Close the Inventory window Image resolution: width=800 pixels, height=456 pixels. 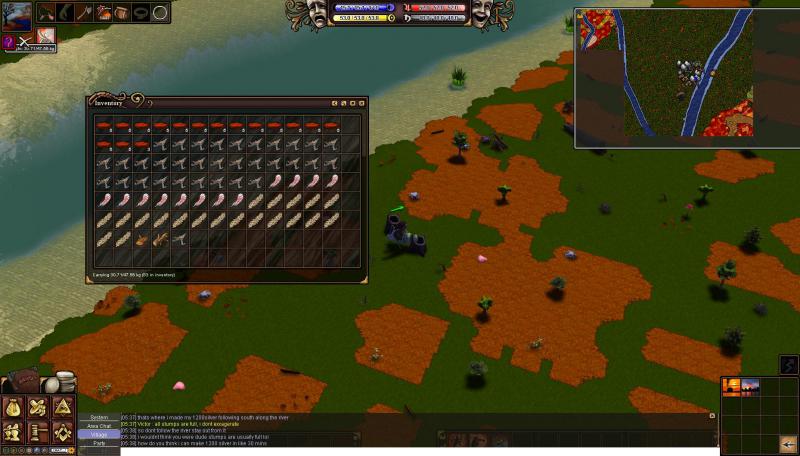(362, 103)
